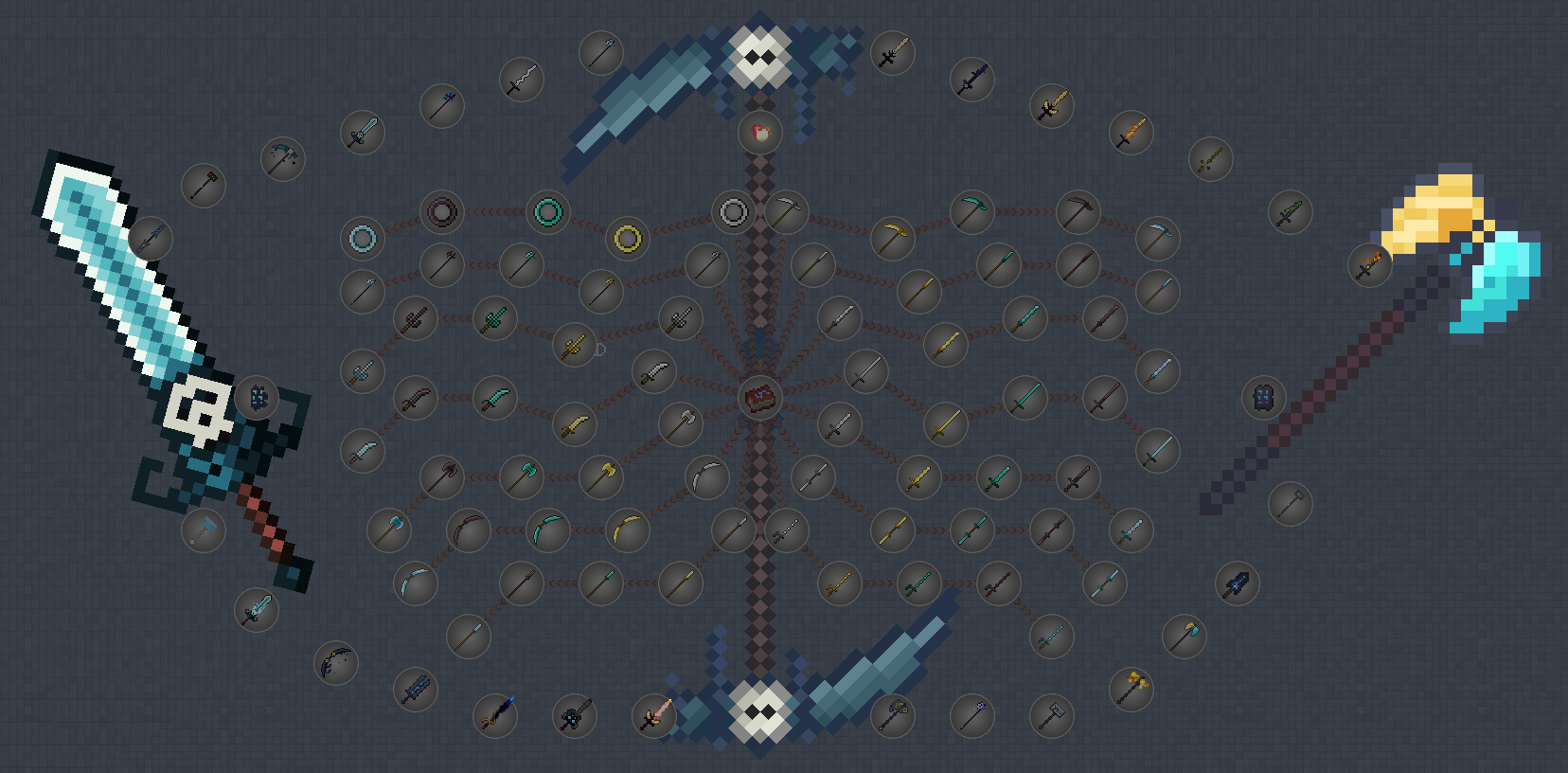Select the war hammer advancement near bottom right
This screenshot has width=1568, height=773.
click(x=1054, y=716)
